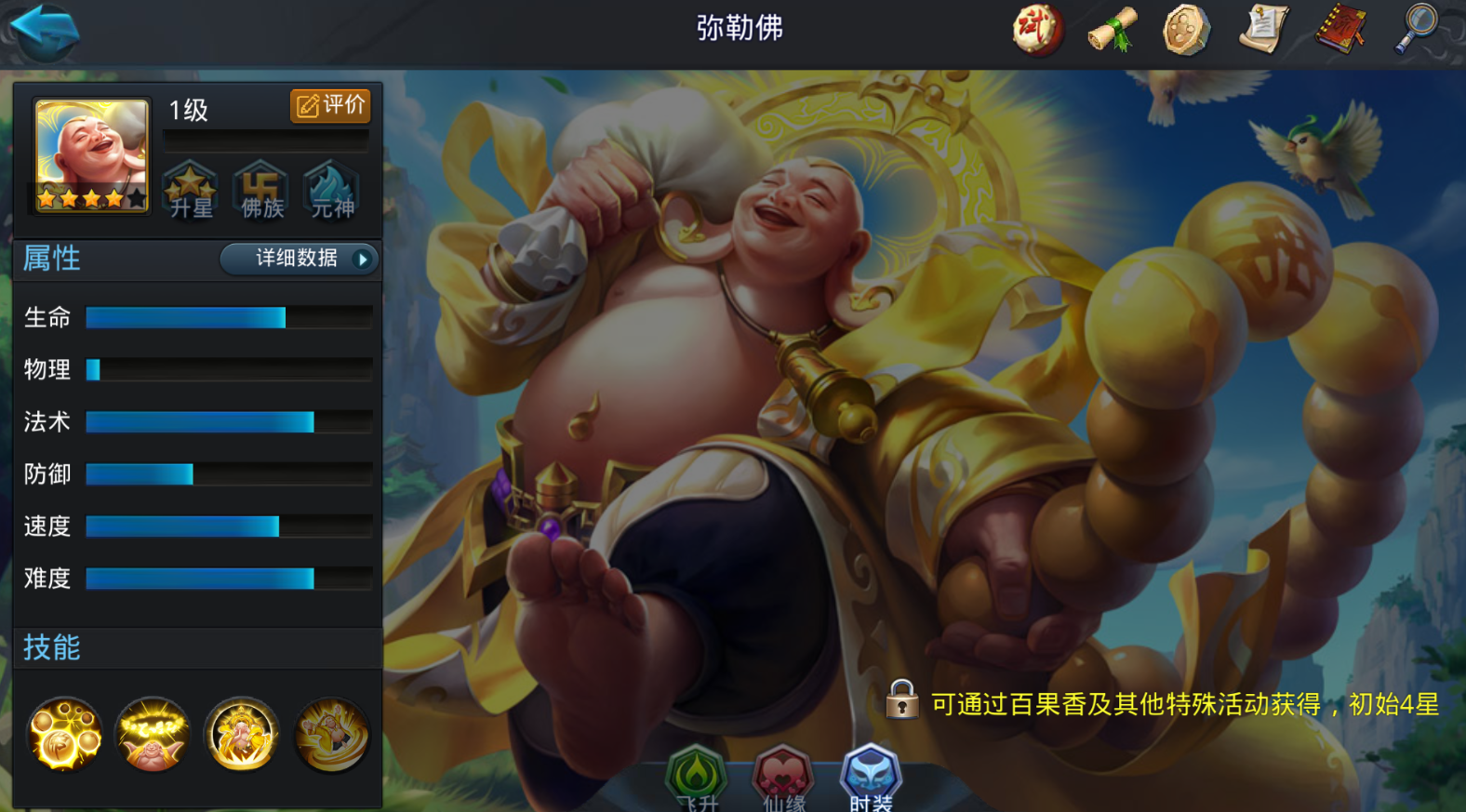
Task: Open the golden octagonal token icon
Action: [1187, 30]
